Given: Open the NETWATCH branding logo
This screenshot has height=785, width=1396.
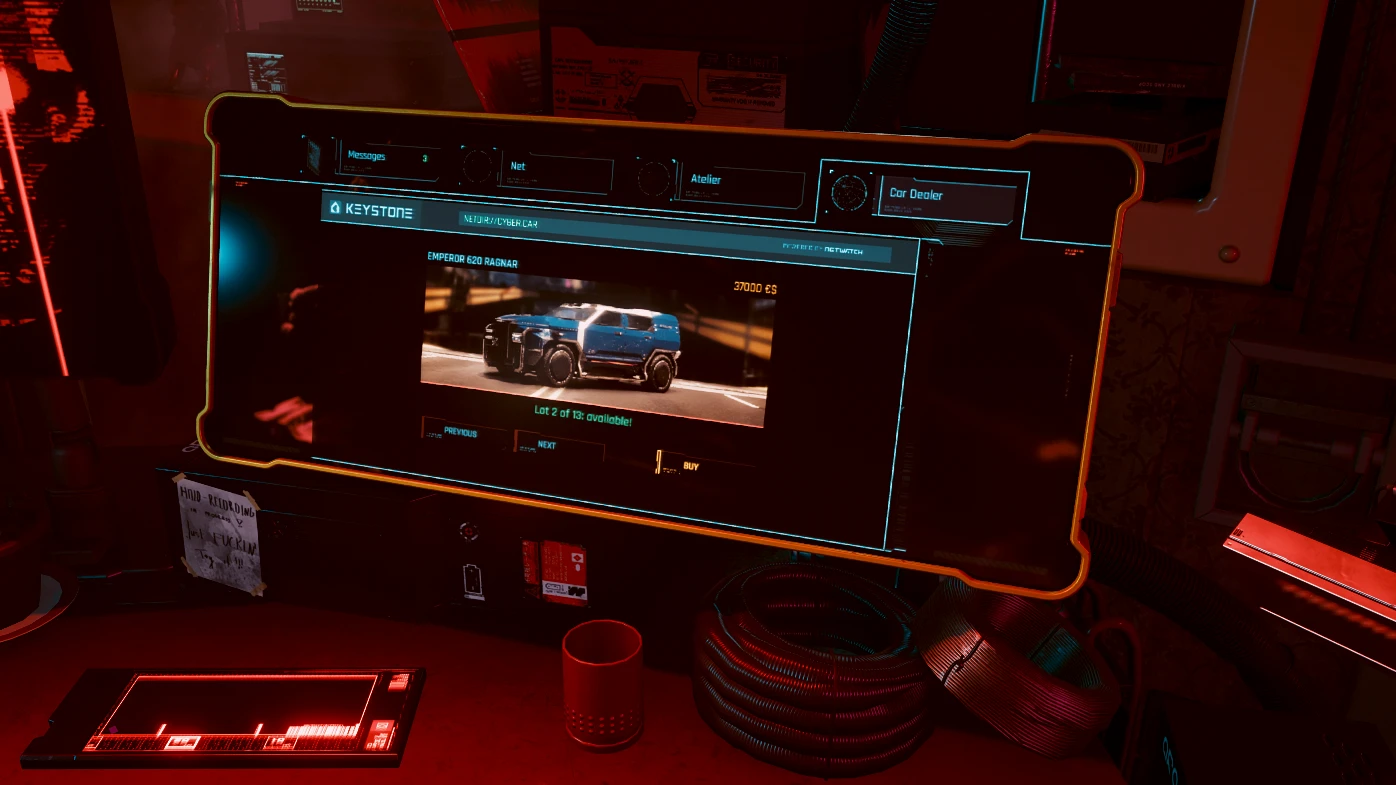Looking at the screenshot, I should point(845,250).
